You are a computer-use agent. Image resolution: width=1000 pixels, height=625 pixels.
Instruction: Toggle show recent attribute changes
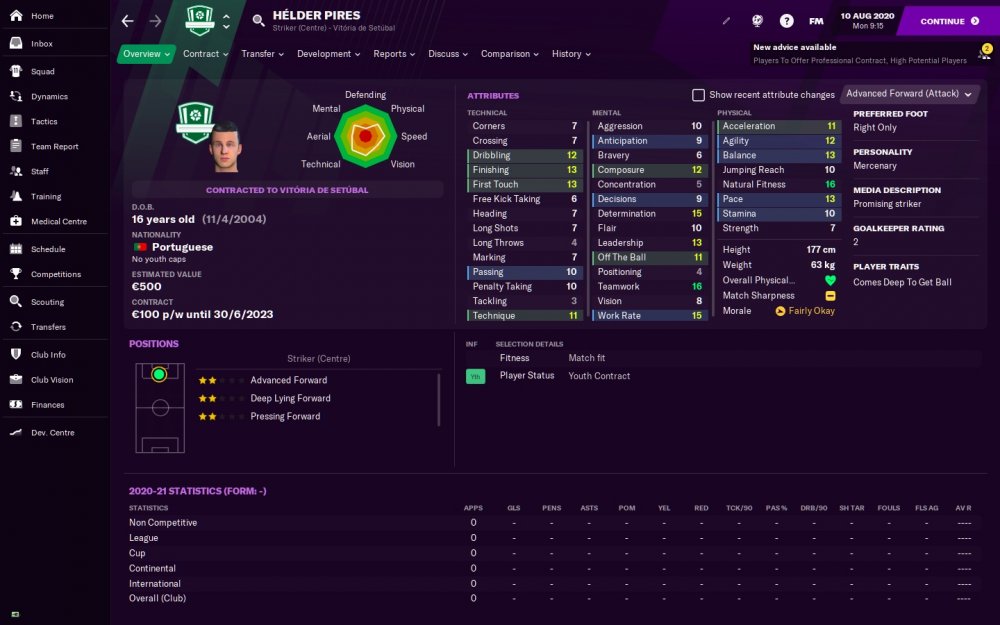click(699, 95)
